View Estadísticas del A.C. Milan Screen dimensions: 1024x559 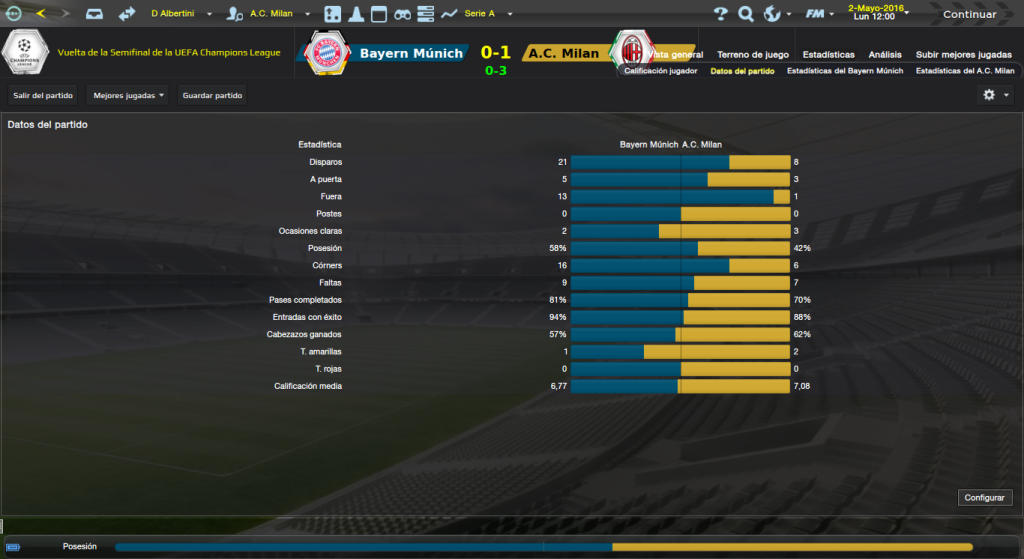965,71
